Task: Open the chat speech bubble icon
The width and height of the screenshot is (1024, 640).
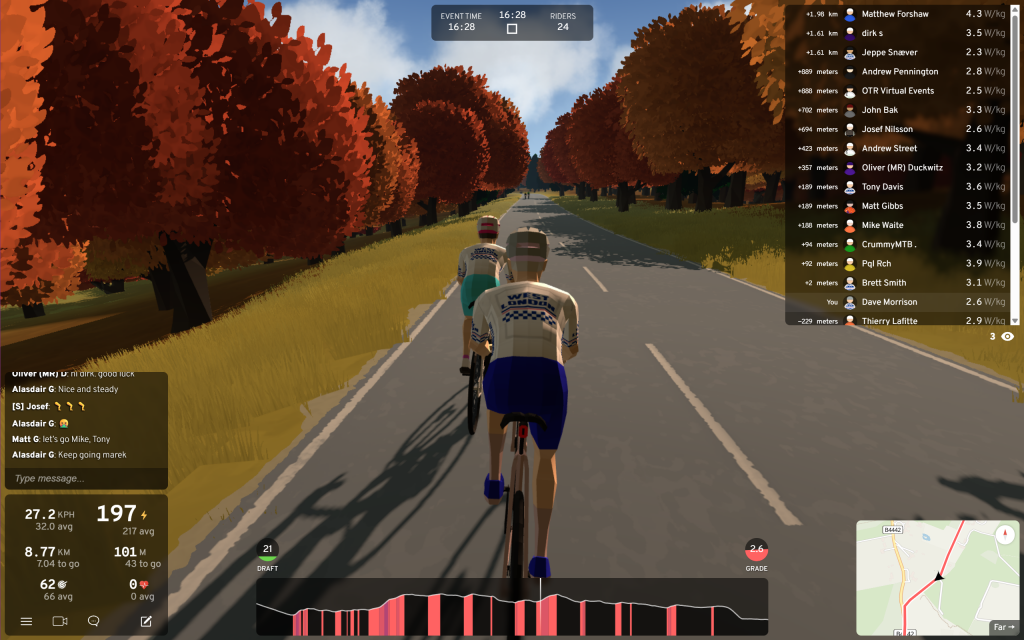Action: [94, 621]
